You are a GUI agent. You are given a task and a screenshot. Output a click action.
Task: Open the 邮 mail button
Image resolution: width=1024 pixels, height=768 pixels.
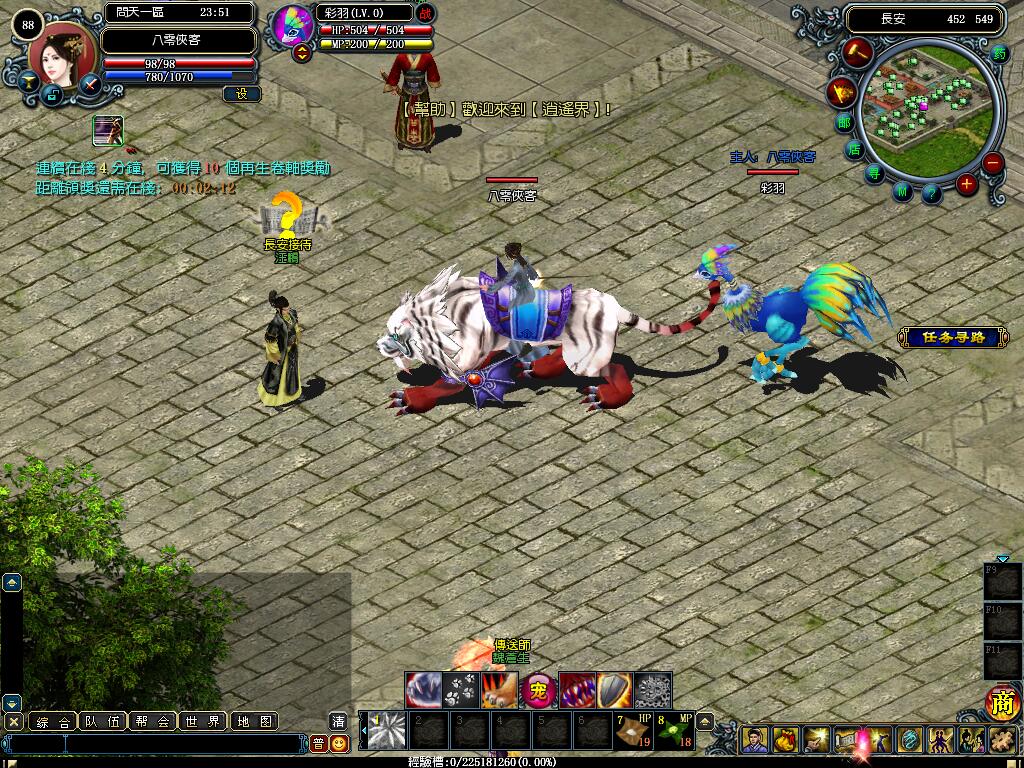click(845, 123)
